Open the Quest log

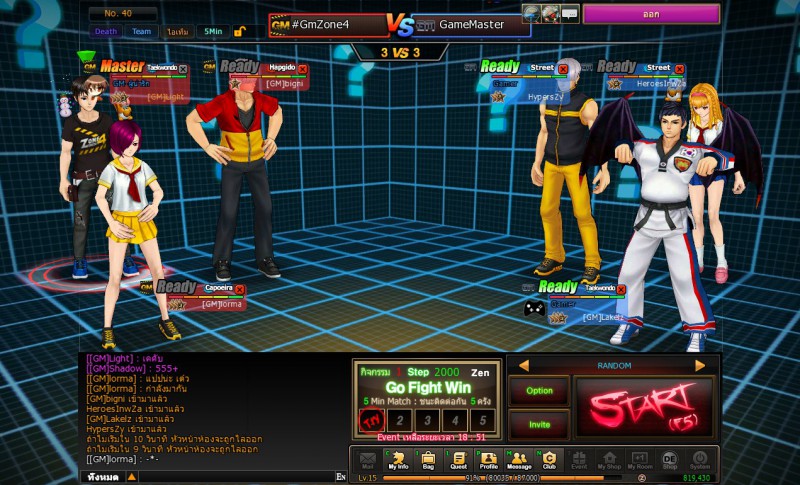458,460
